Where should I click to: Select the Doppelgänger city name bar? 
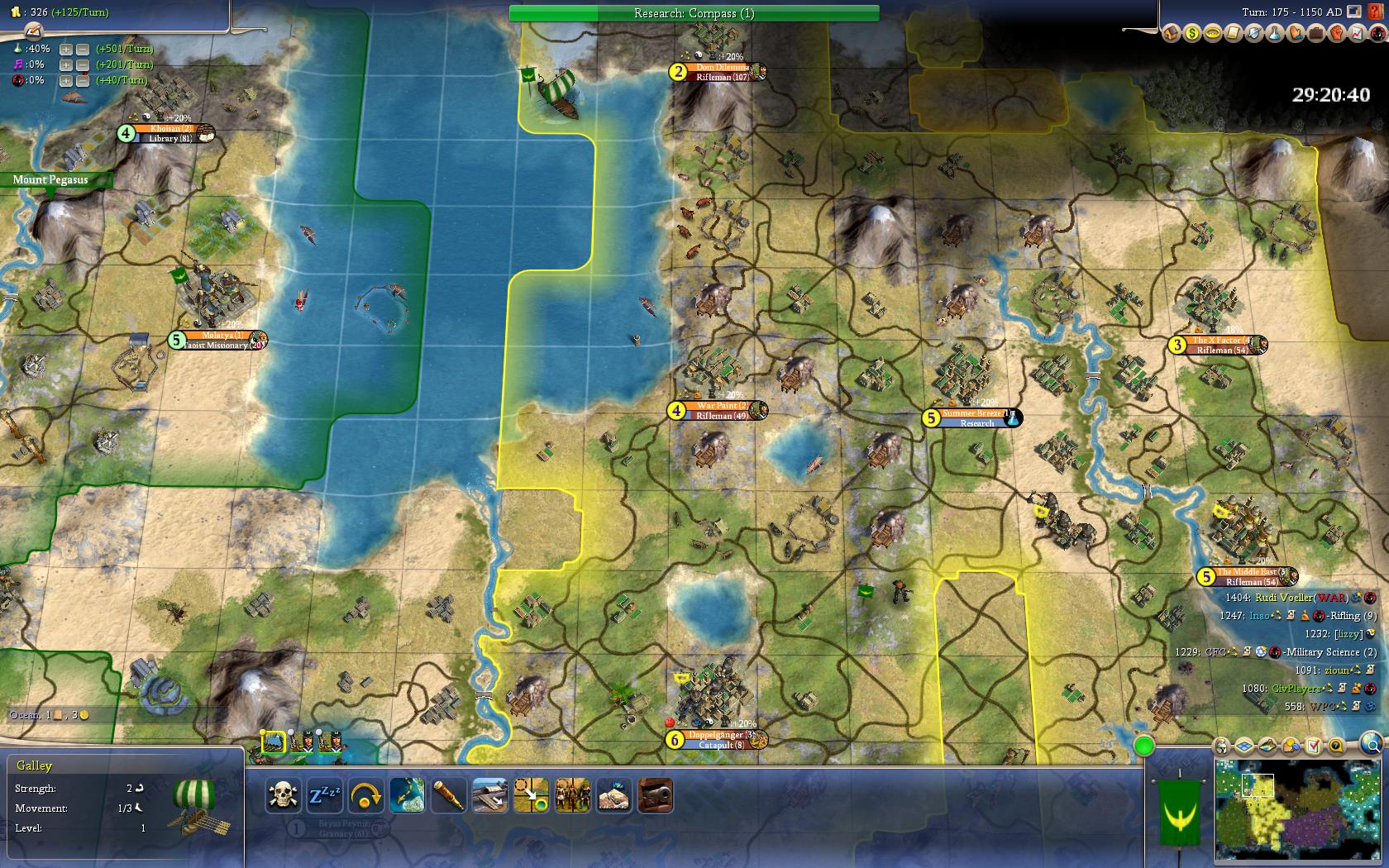716,735
